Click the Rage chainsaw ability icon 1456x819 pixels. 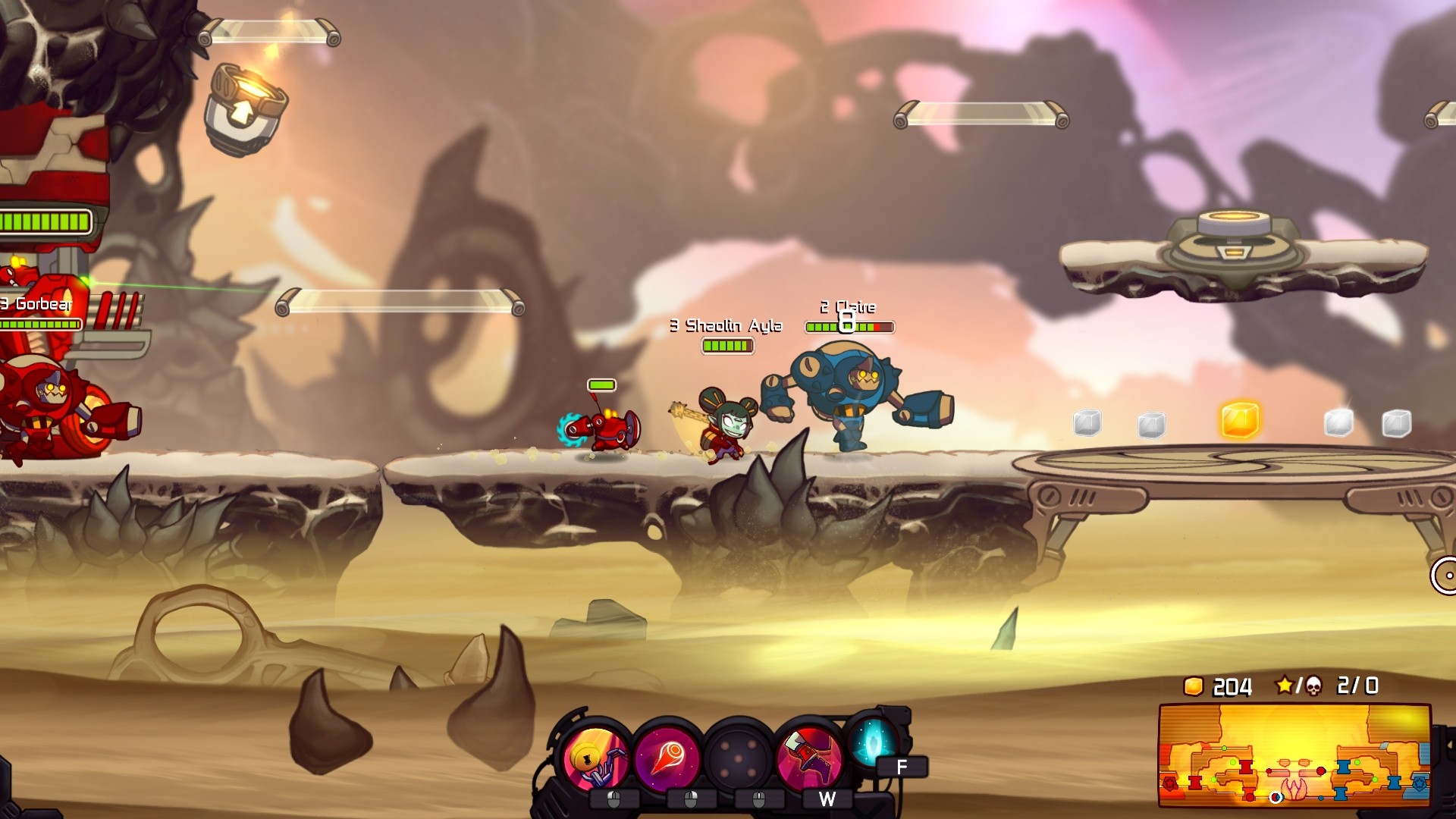808,755
